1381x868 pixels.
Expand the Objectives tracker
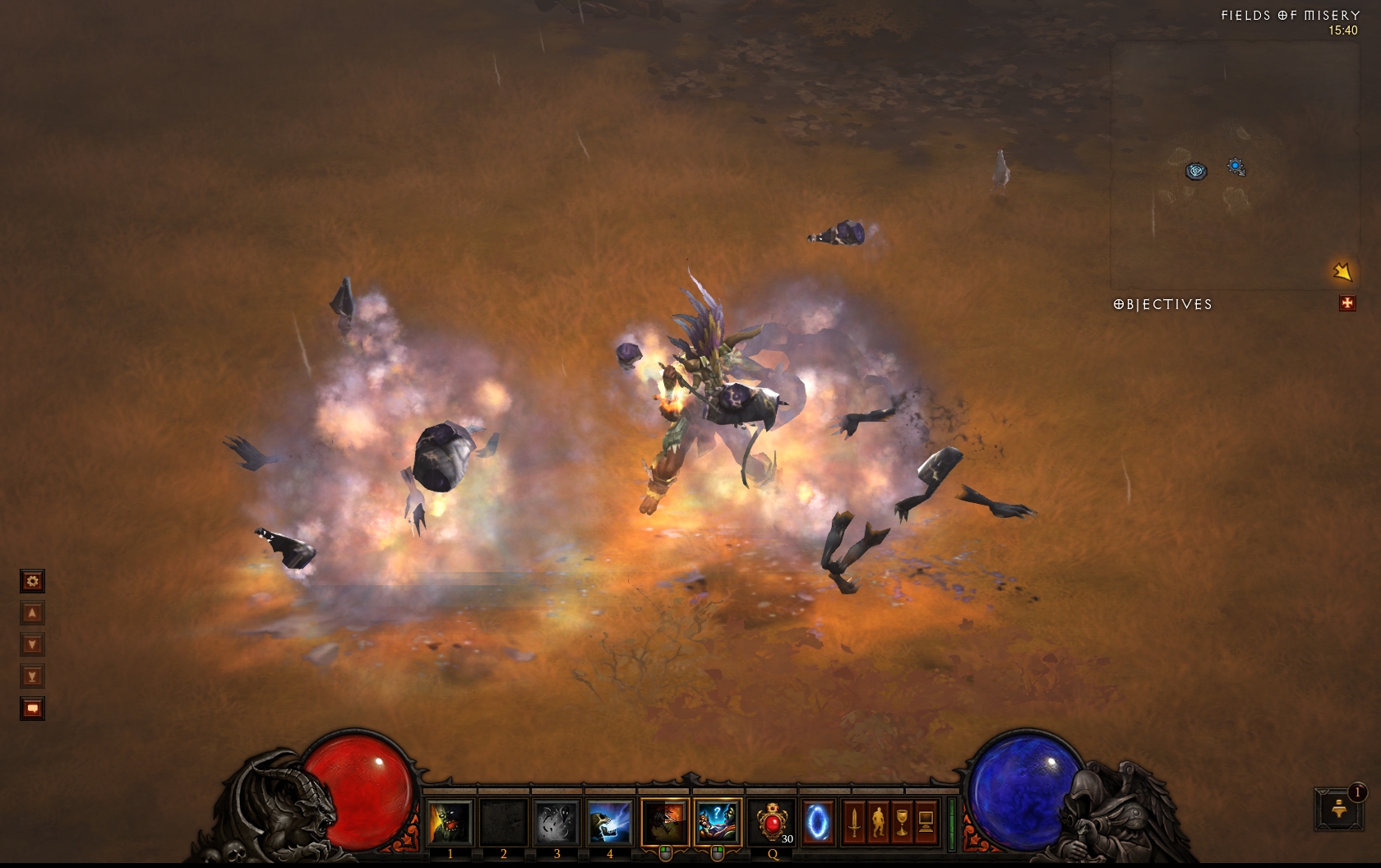[1162, 304]
